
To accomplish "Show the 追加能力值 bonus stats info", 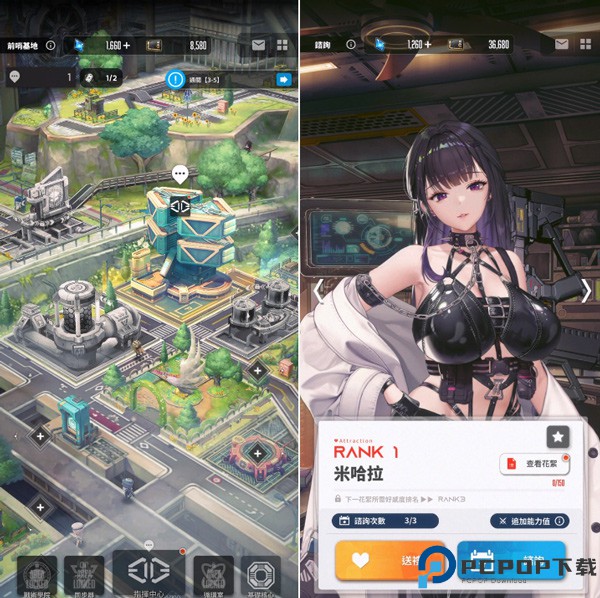I will pos(530,521).
